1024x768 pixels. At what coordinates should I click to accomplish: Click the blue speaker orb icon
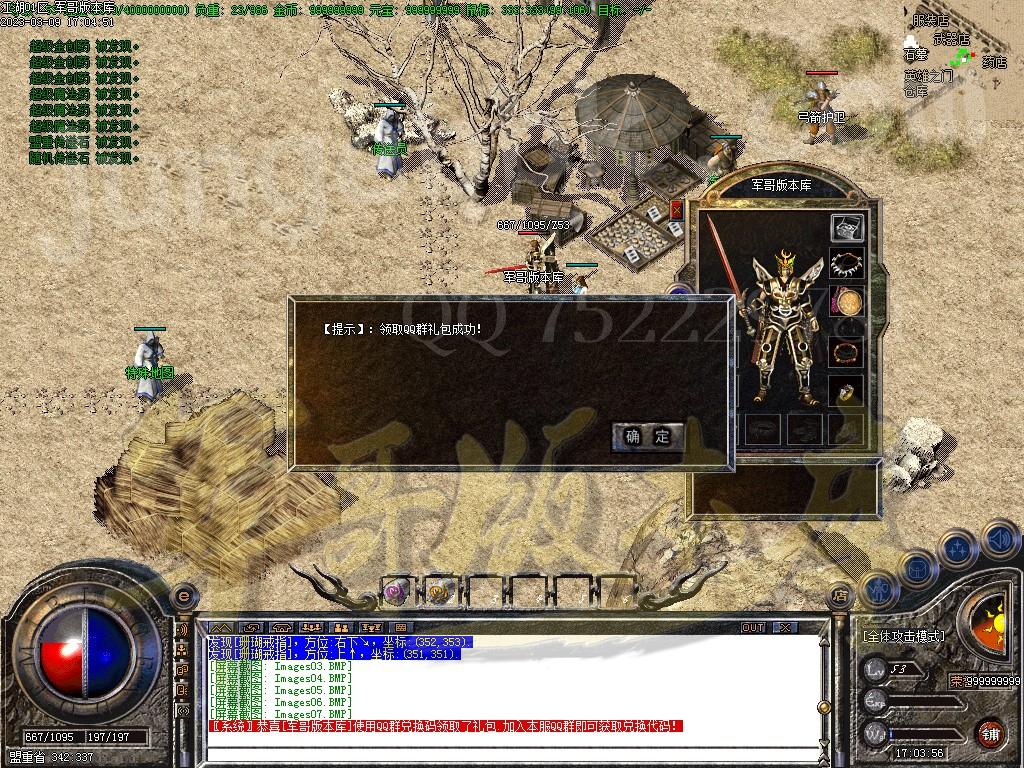point(999,540)
